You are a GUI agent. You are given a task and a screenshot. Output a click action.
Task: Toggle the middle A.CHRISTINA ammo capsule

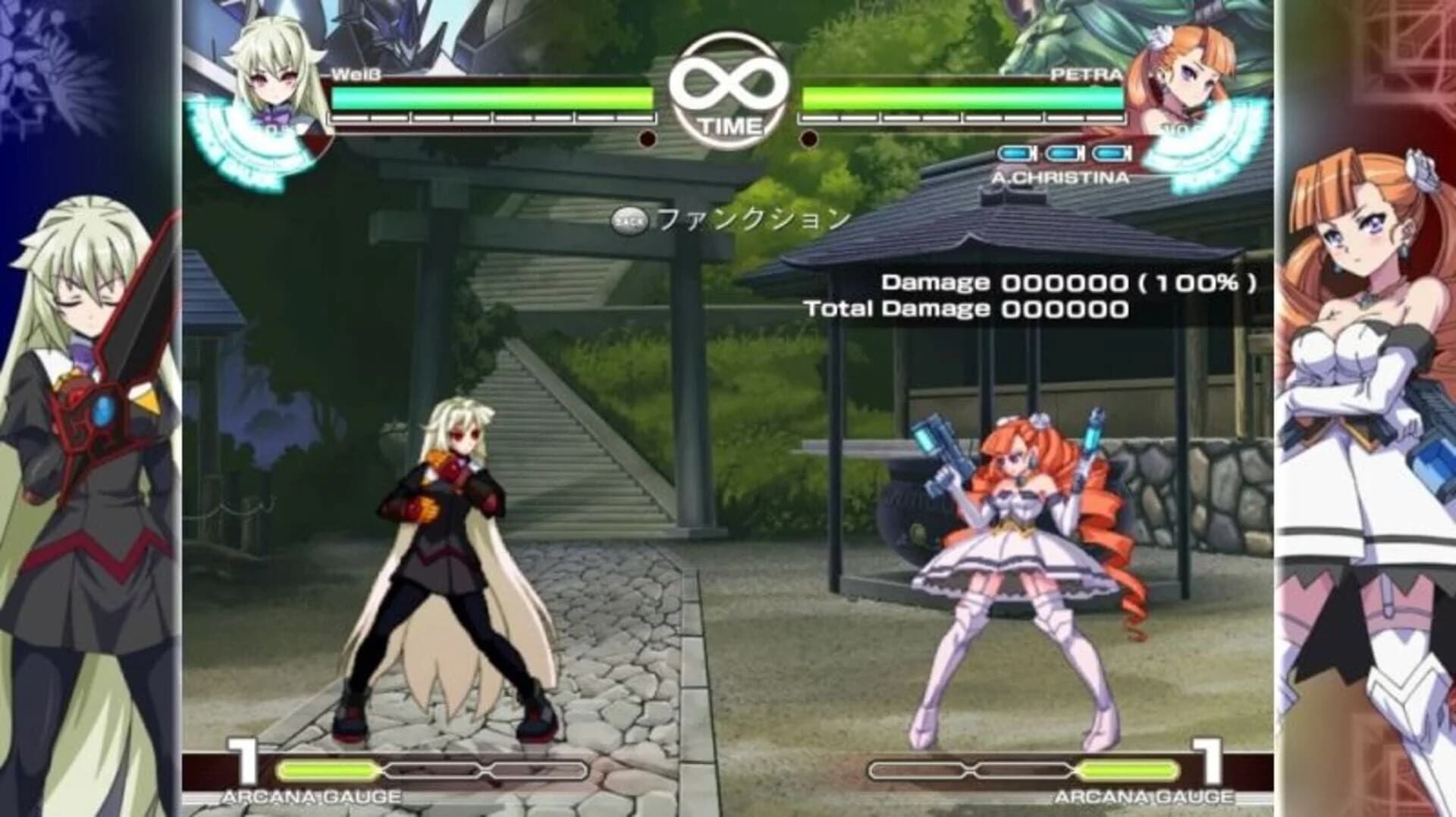1062,153
